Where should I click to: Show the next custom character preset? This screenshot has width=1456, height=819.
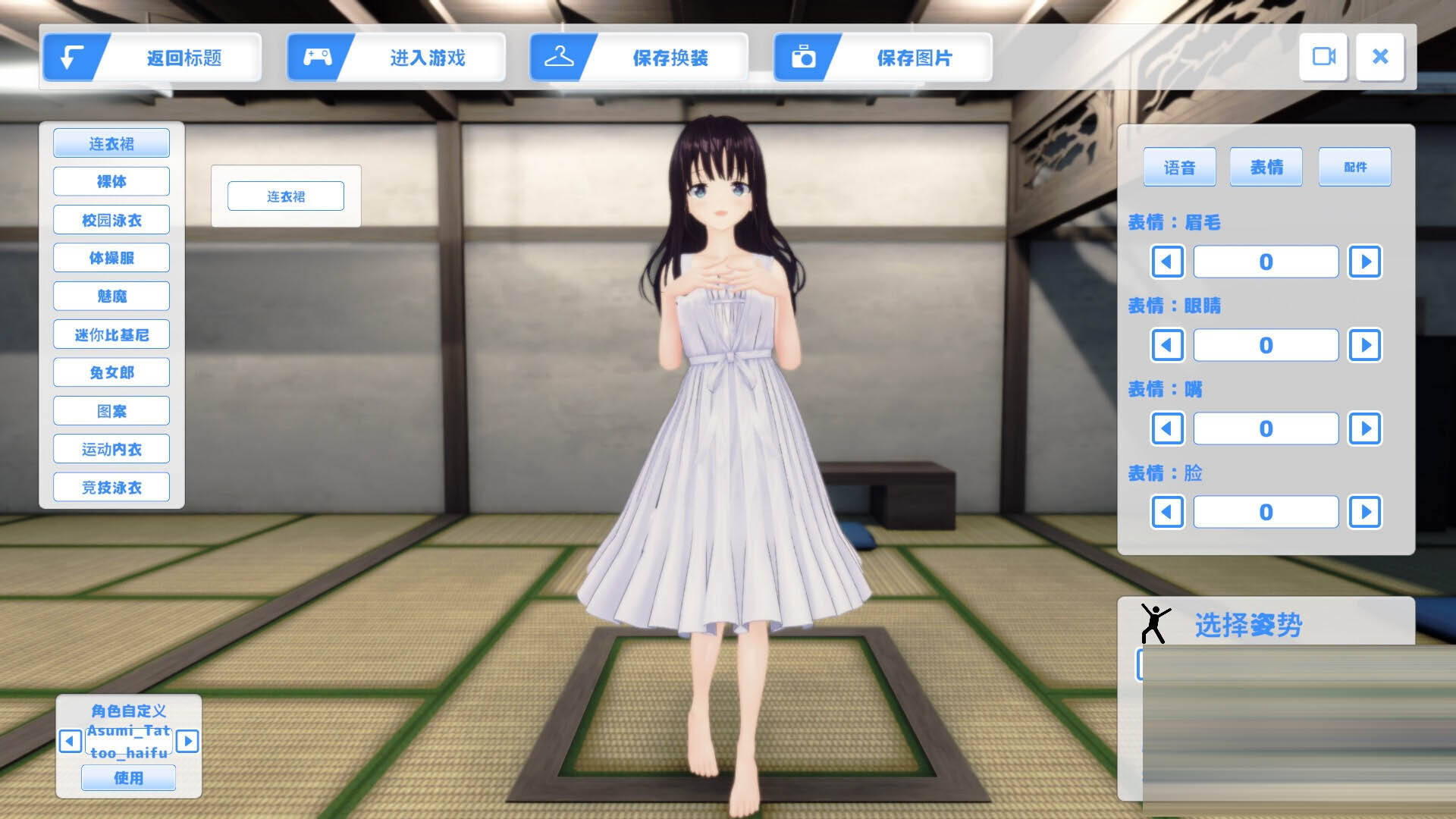point(187,741)
